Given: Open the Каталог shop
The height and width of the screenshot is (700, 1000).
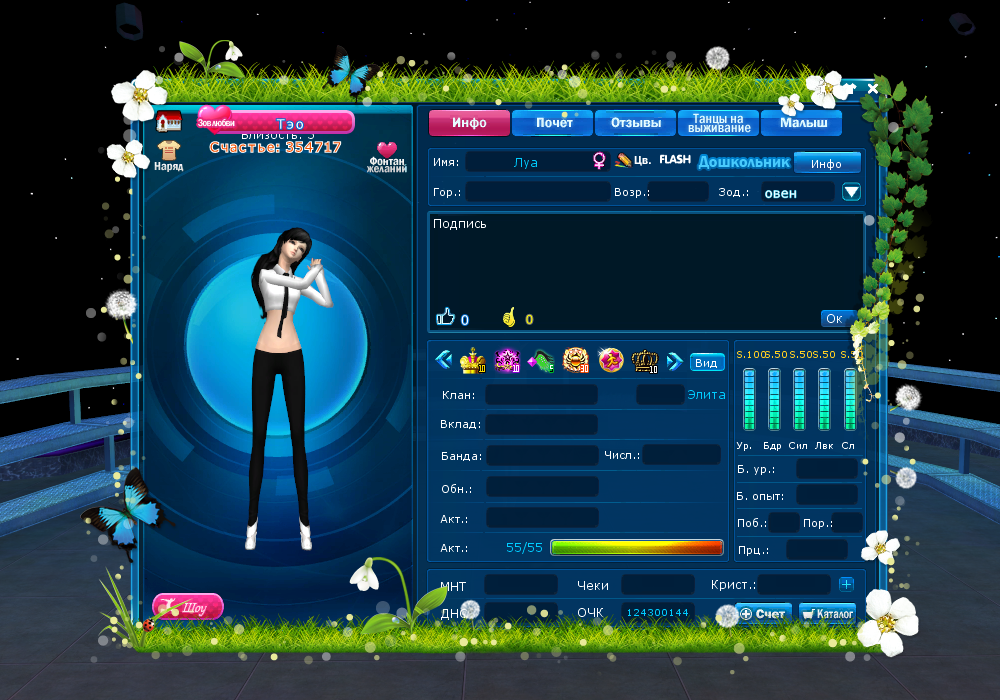Looking at the screenshot, I should [827, 613].
